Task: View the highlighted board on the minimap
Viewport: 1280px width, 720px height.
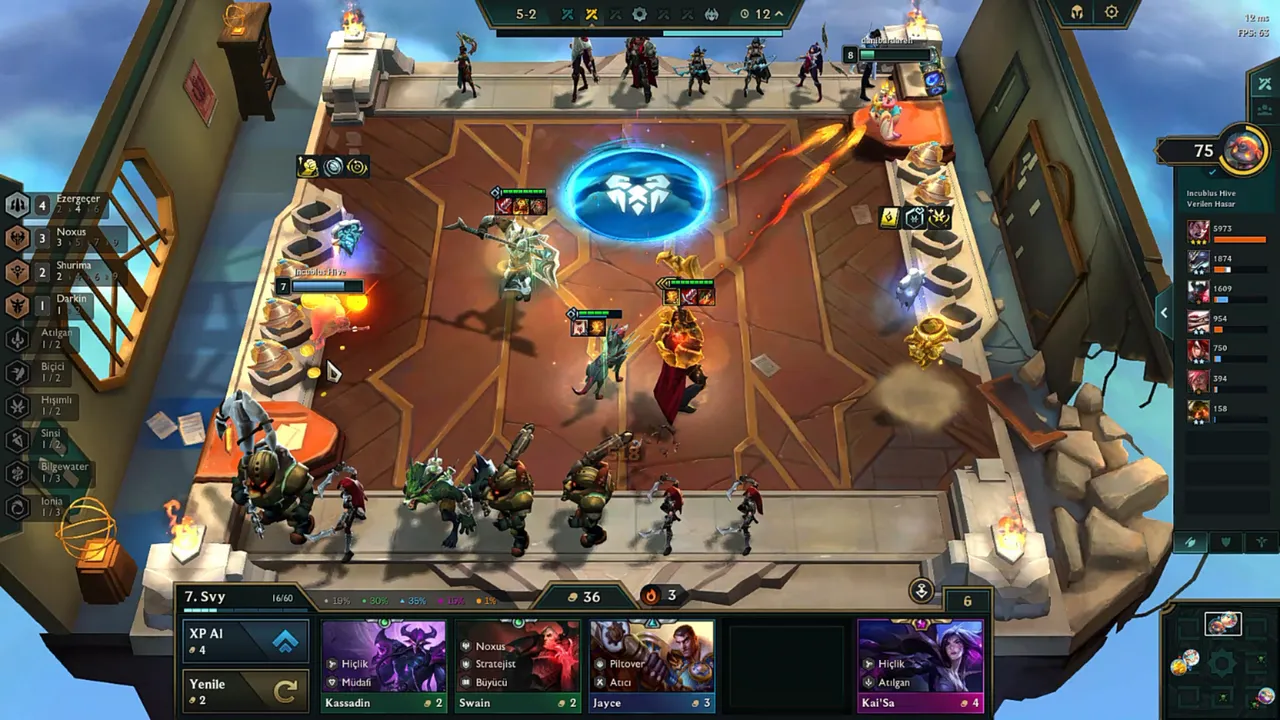Action: tap(1222, 625)
